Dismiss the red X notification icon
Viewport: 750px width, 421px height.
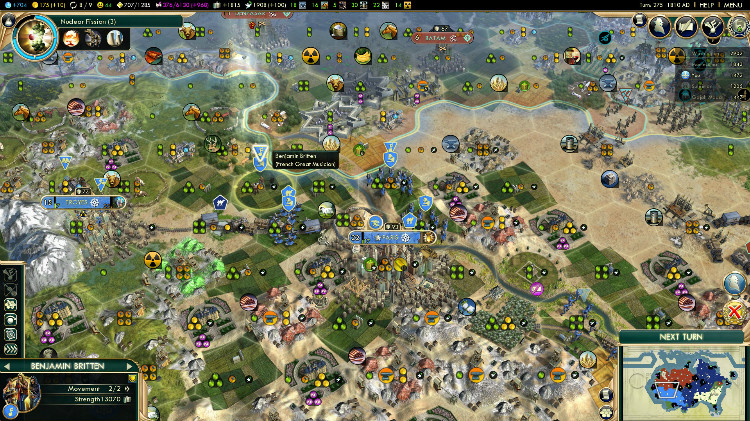736,312
